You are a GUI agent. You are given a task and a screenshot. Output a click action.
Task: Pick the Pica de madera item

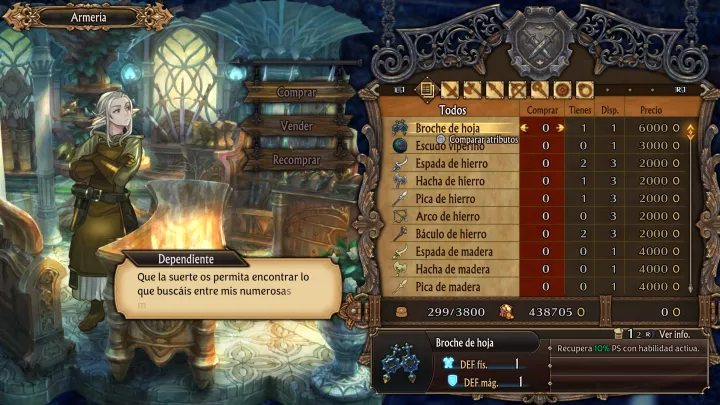click(x=450, y=287)
